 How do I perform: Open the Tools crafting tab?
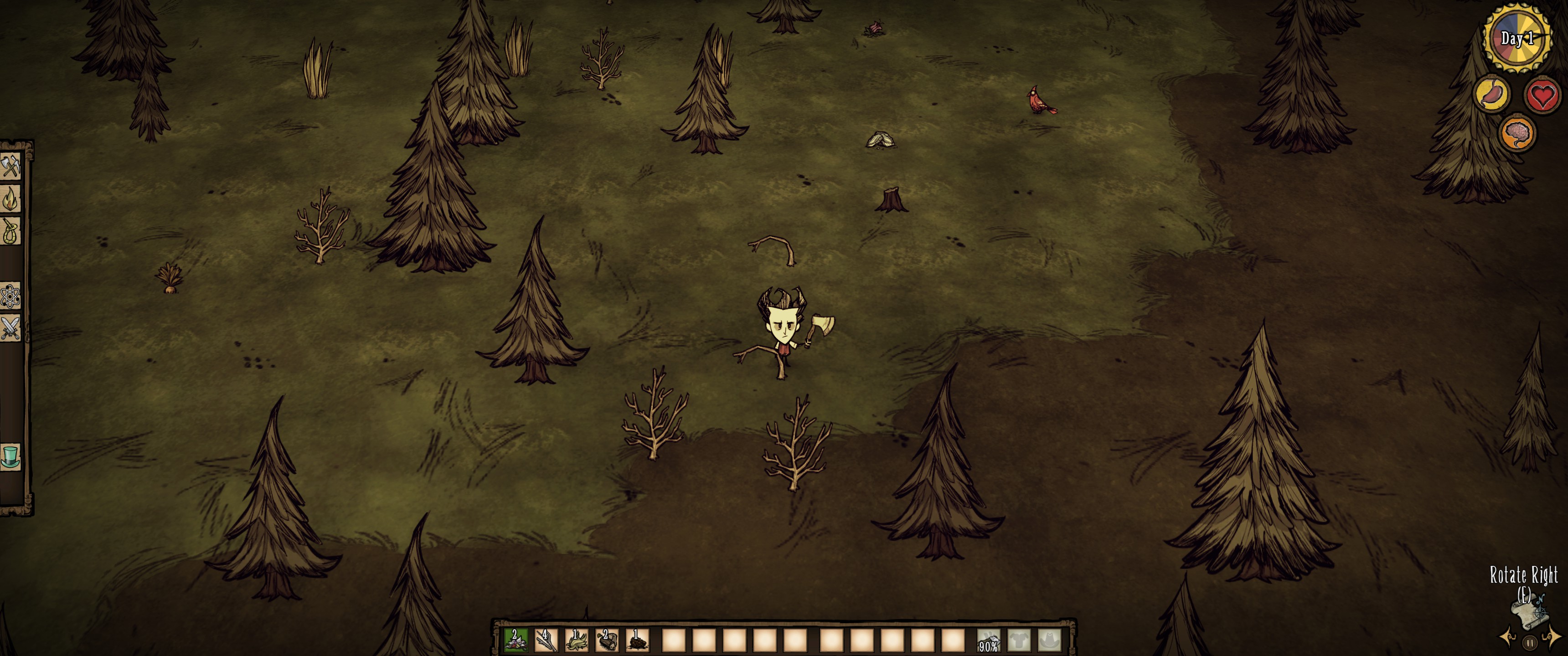tap(10, 165)
